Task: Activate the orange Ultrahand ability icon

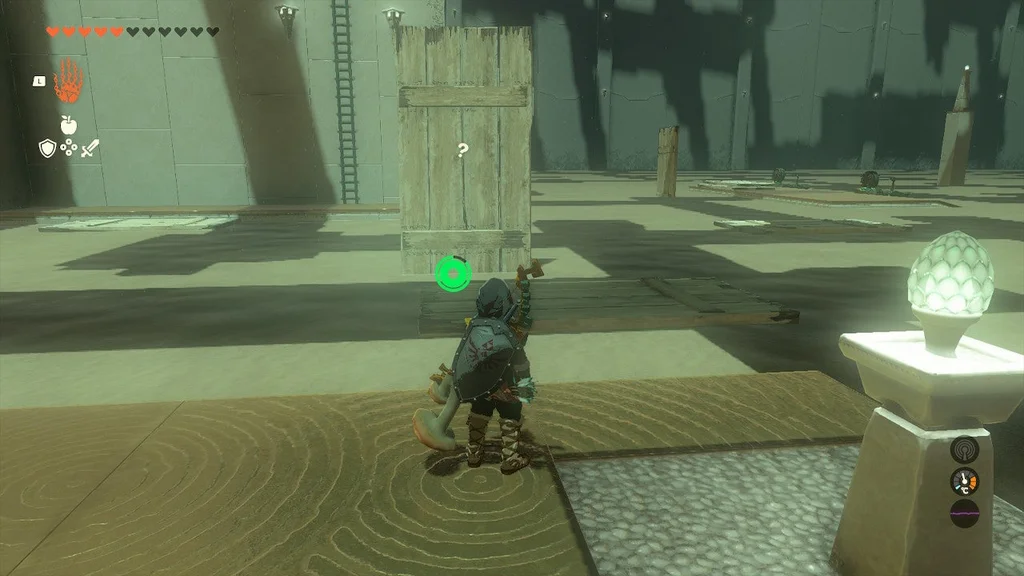Action: tap(67, 81)
